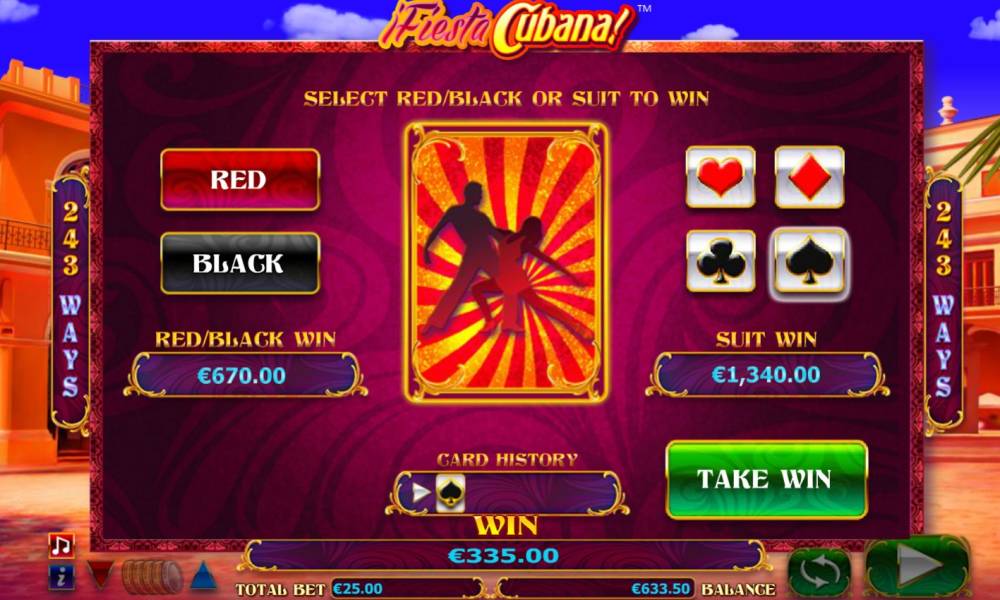This screenshot has height=600, width=1000.
Task: Choose the RED gamble button
Action: pos(240,180)
